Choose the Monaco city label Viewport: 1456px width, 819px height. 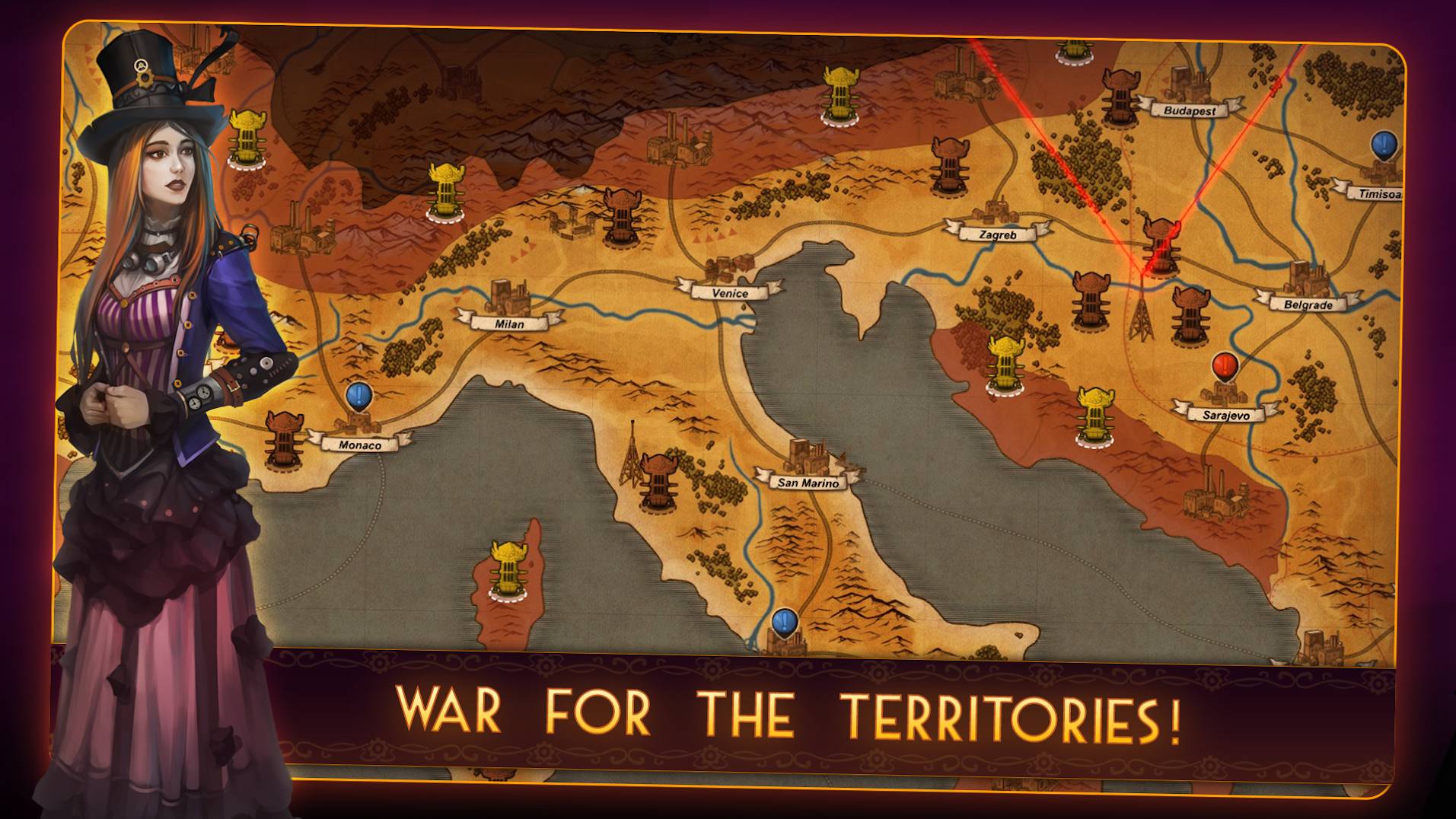(x=359, y=445)
